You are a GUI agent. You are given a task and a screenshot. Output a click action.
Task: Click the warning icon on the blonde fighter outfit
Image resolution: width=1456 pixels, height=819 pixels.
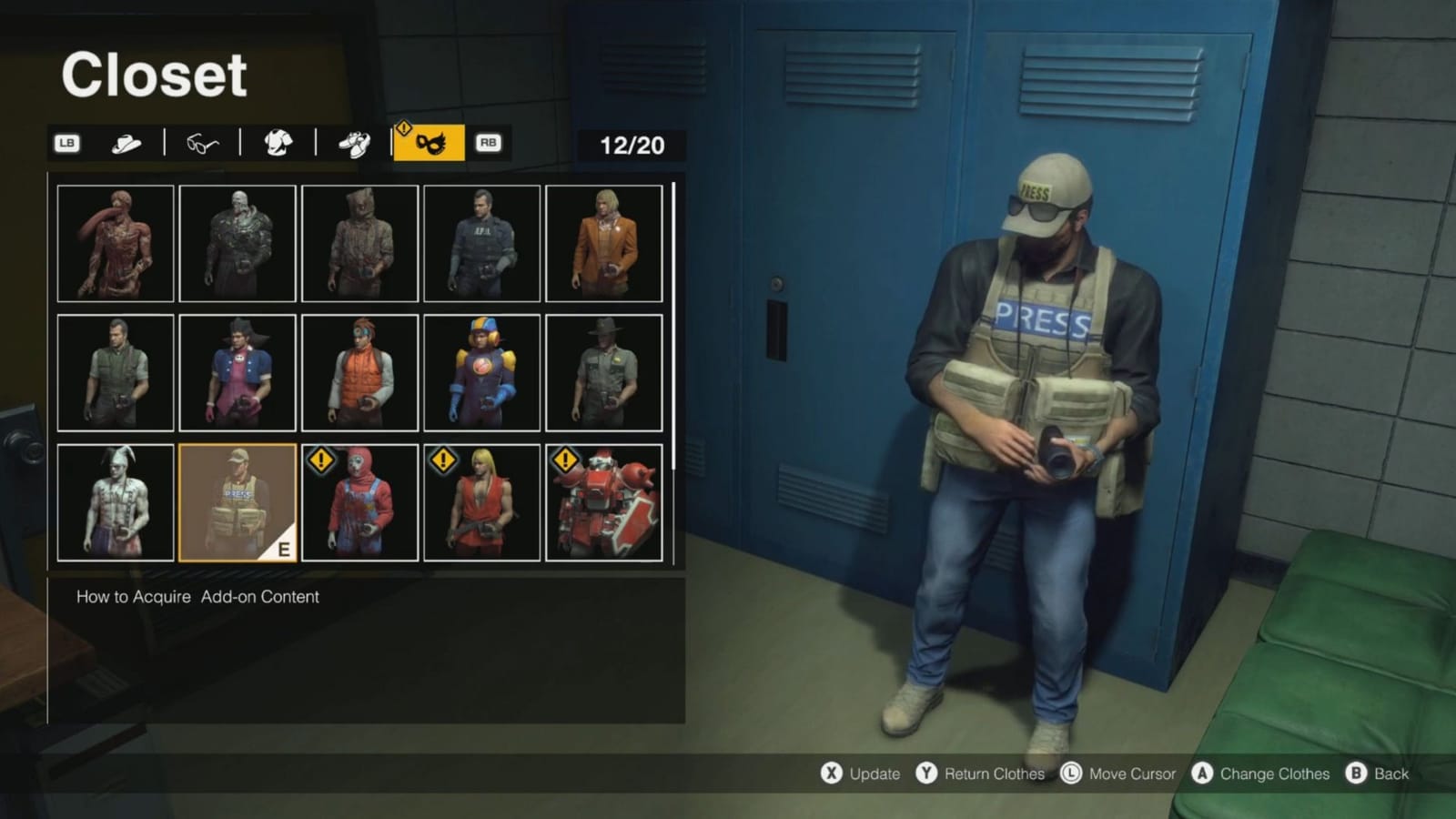(442, 461)
